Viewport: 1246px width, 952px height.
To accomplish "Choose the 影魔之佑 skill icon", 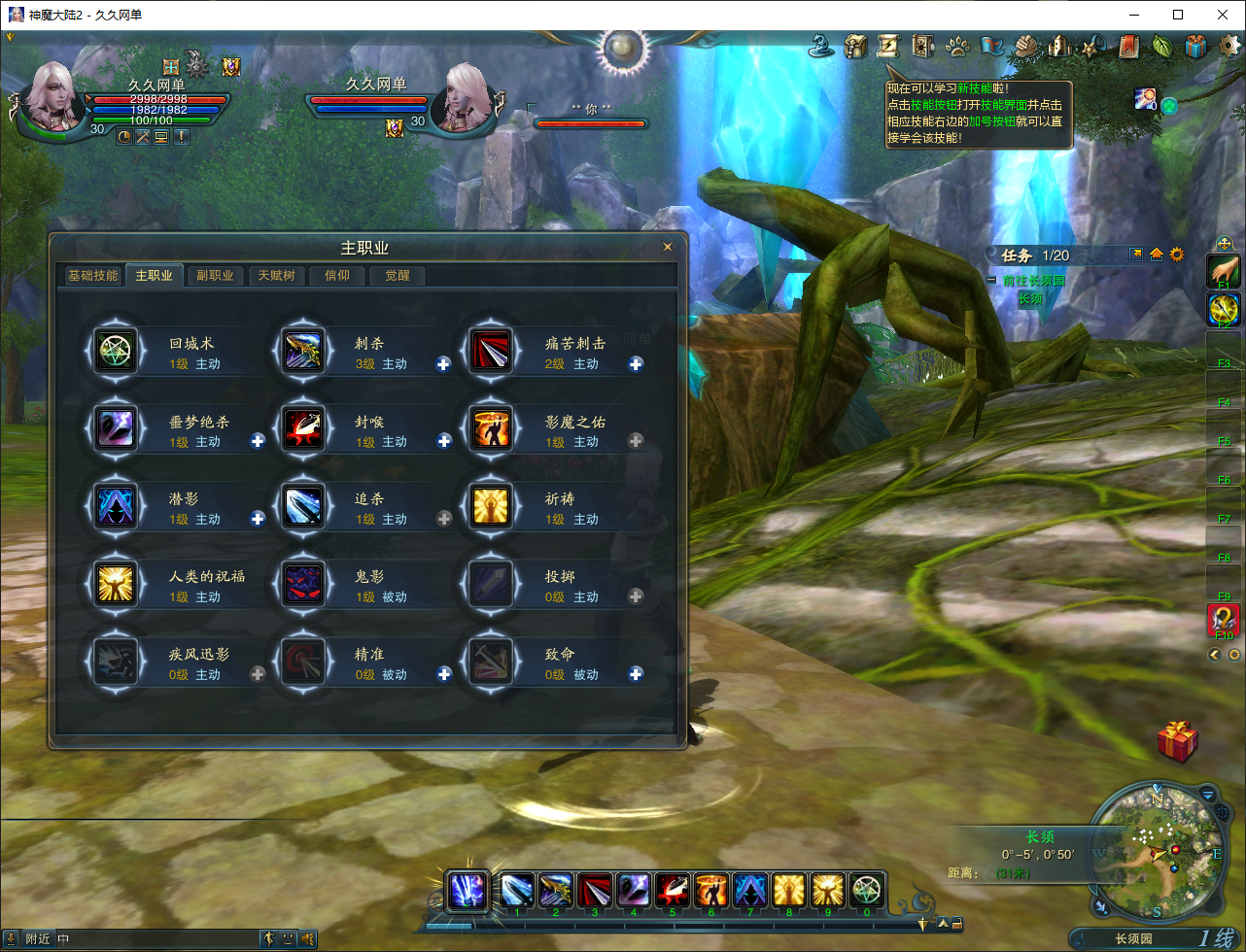I will (491, 428).
